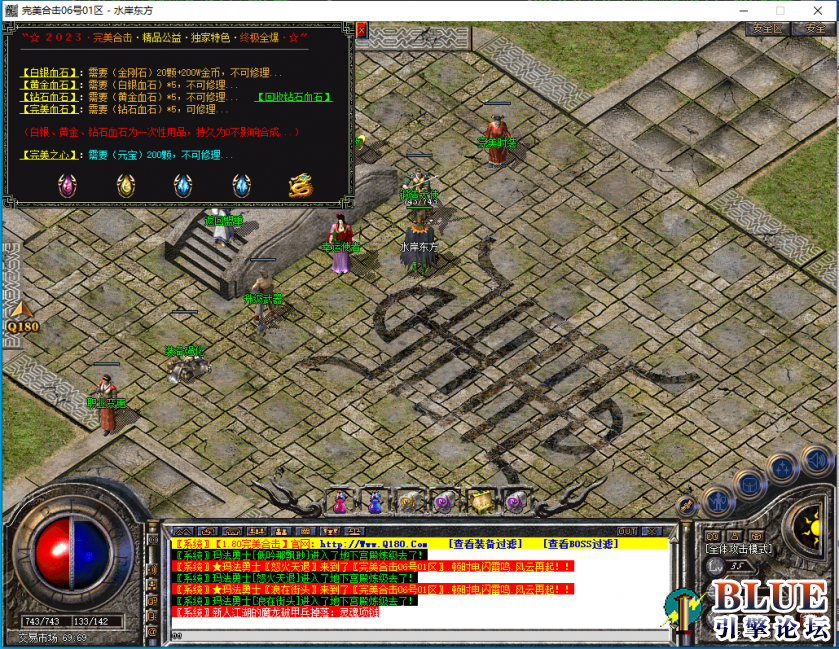Click the yellow gem blood stone icon

tap(126, 185)
